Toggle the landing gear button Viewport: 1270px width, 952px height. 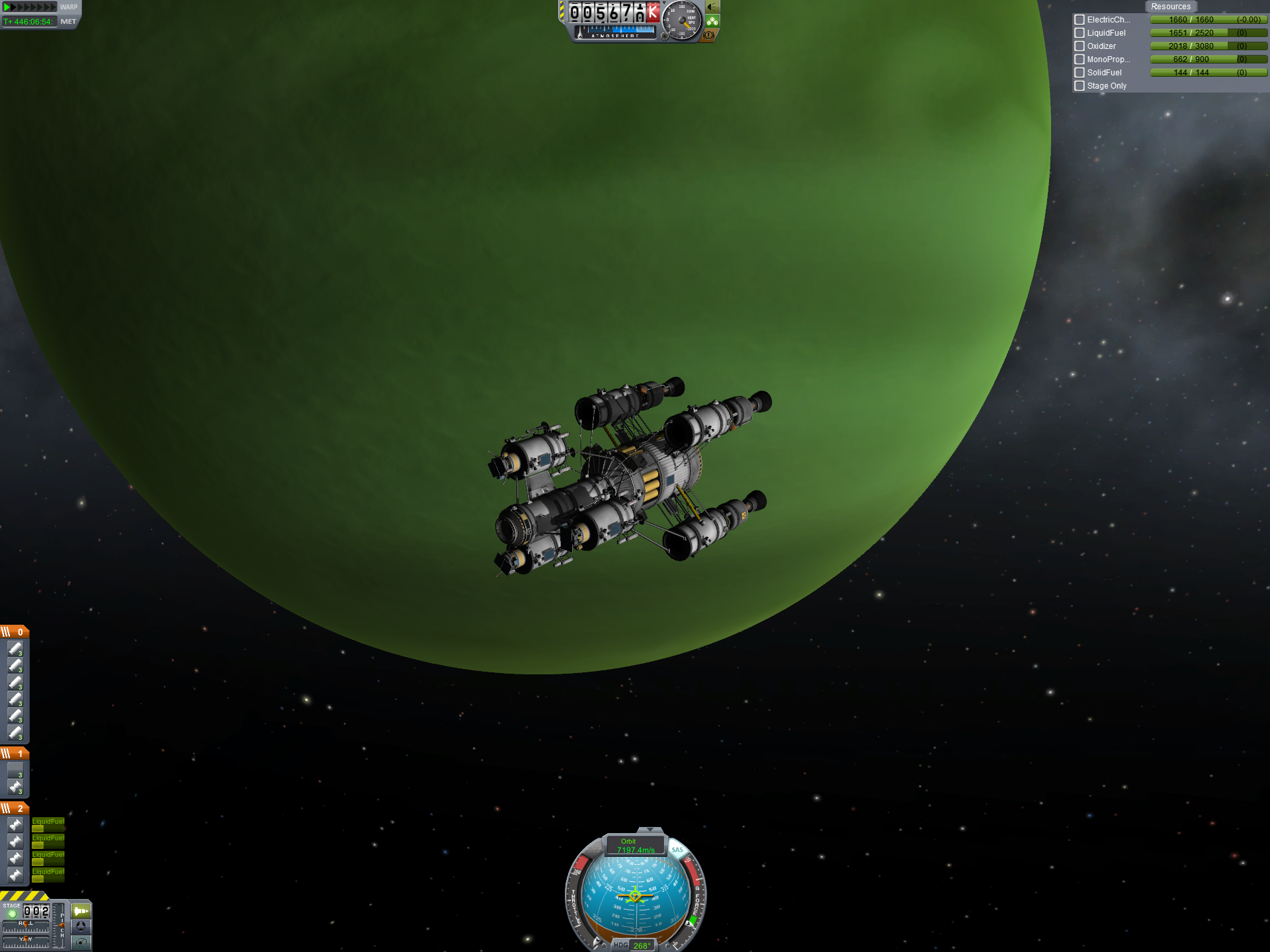coord(712,21)
